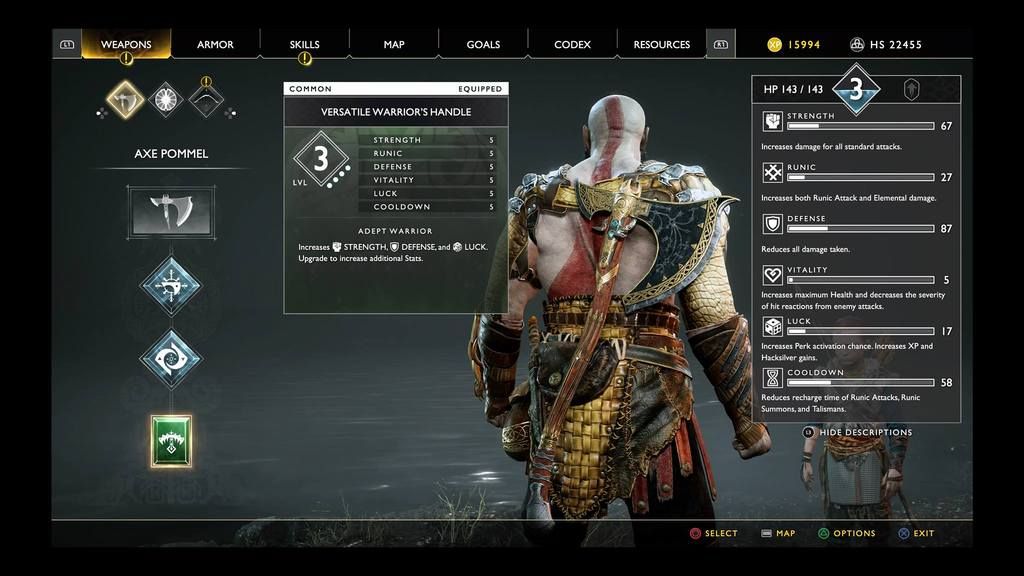Open the light runic attack slot
1024x576 pixels.
170,286
